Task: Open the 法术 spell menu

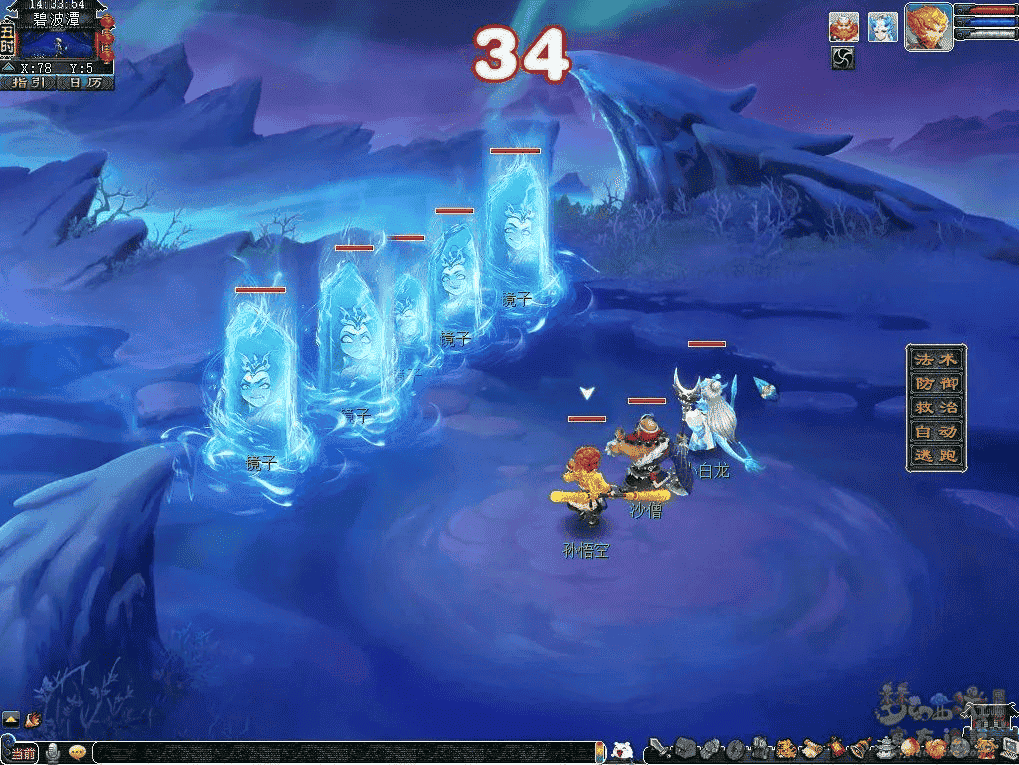Action: click(936, 359)
